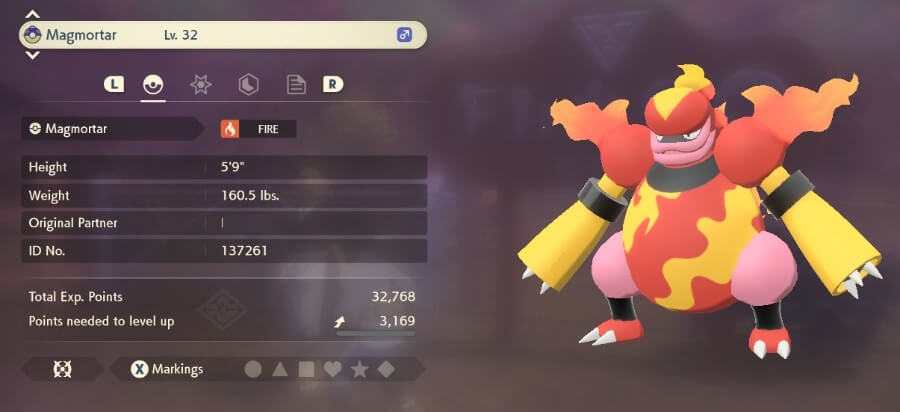This screenshot has width=900, height=412.
Task: Toggle the star marking
Action: point(360,370)
